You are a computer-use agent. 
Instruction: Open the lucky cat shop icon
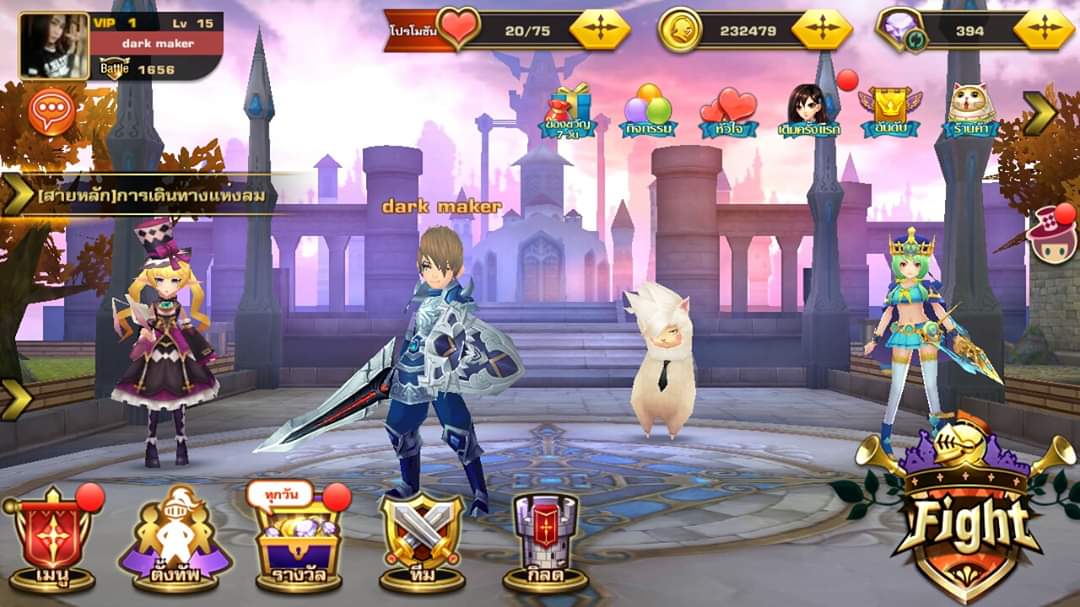[x=970, y=111]
